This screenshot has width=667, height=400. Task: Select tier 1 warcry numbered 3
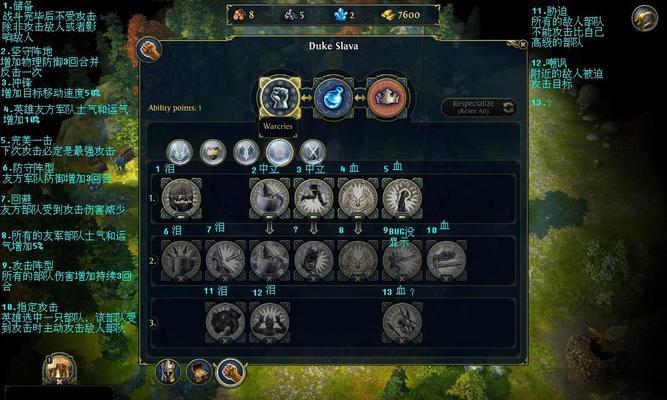click(x=313, y=197)
